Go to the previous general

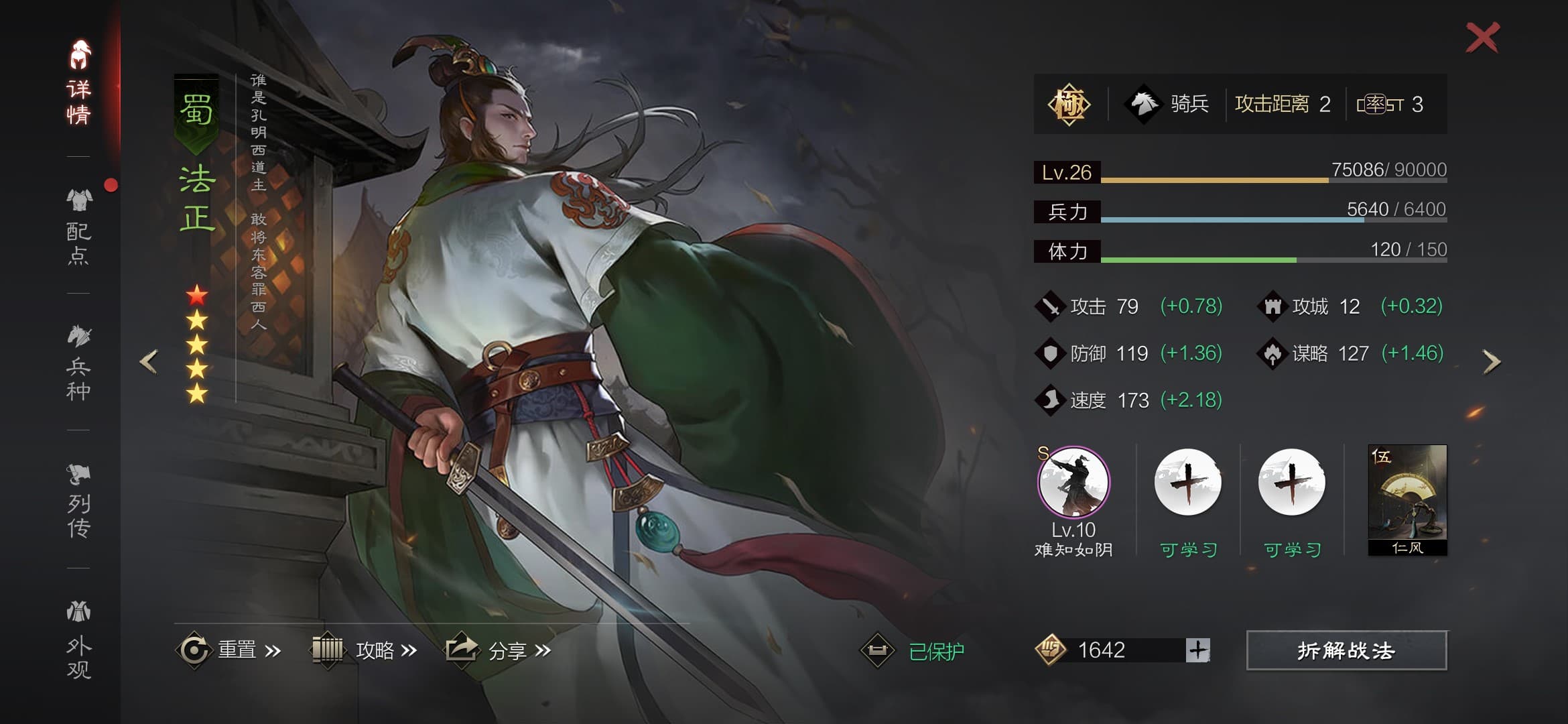[x=149, y=361]
